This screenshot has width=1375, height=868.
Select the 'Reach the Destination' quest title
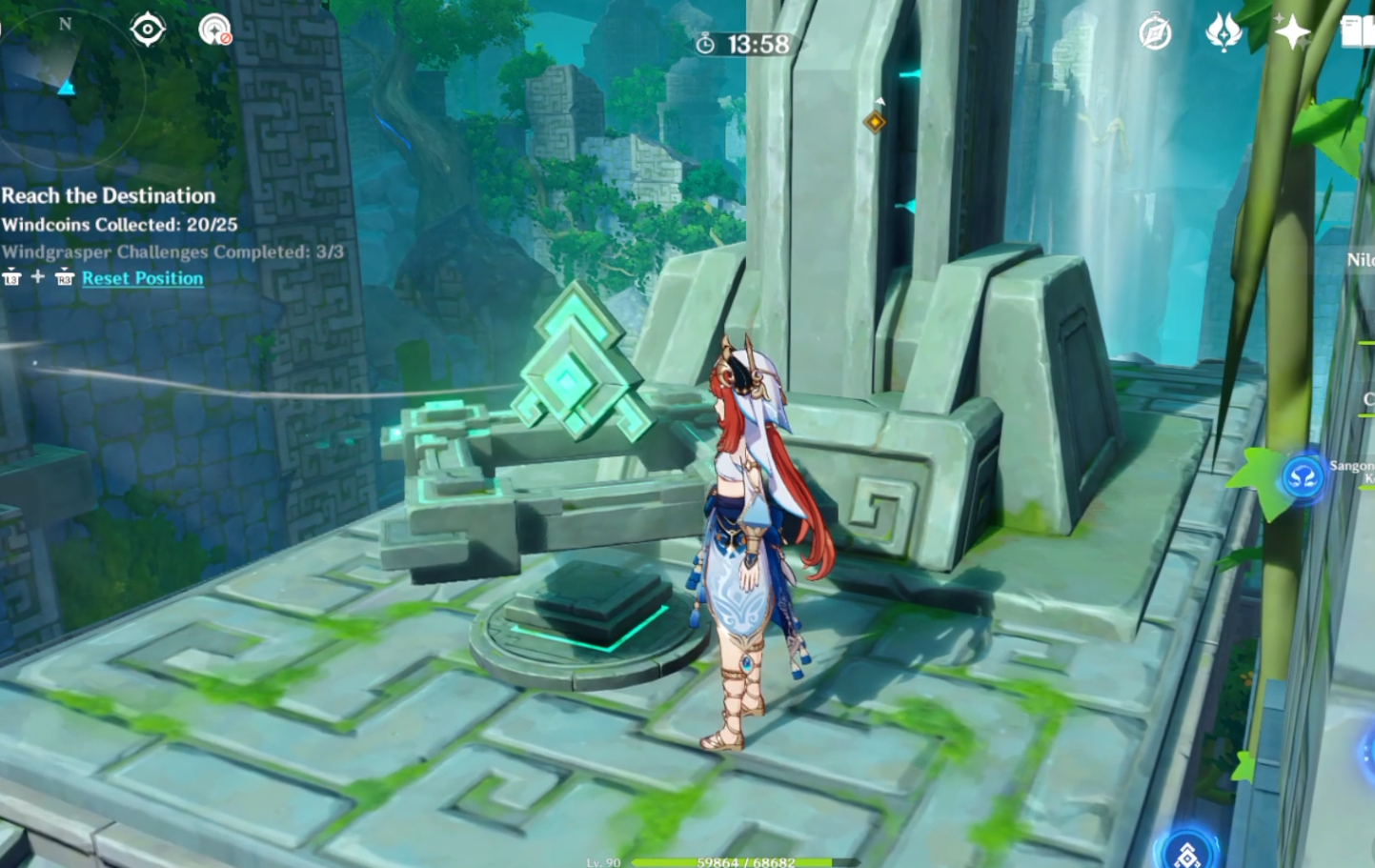(109, 195)
